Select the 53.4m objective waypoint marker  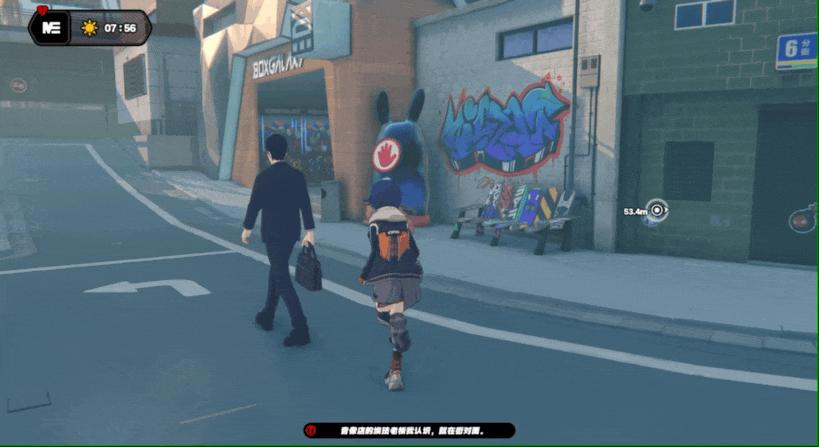point(657,210)
